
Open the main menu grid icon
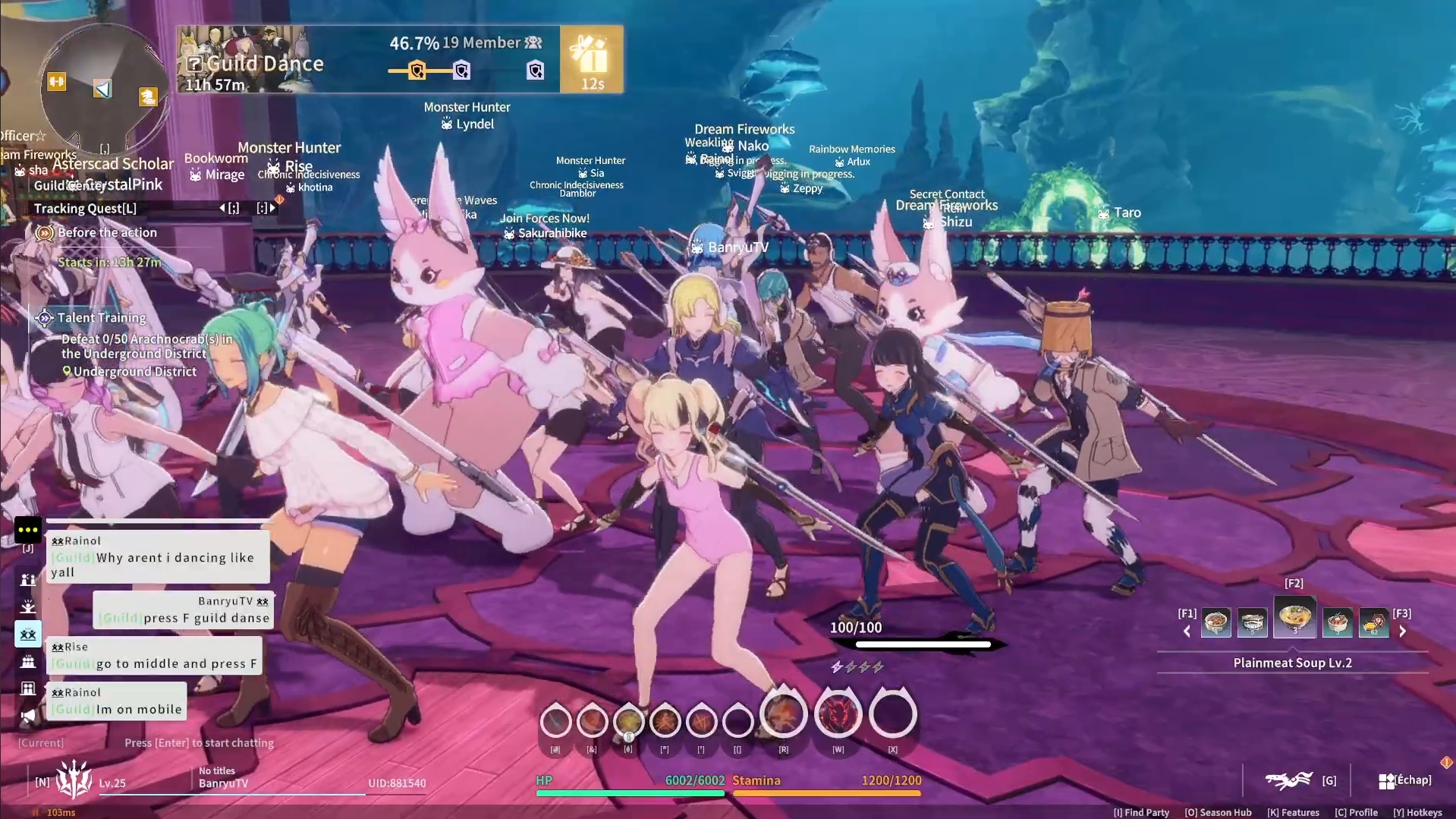click(1386, 781)
